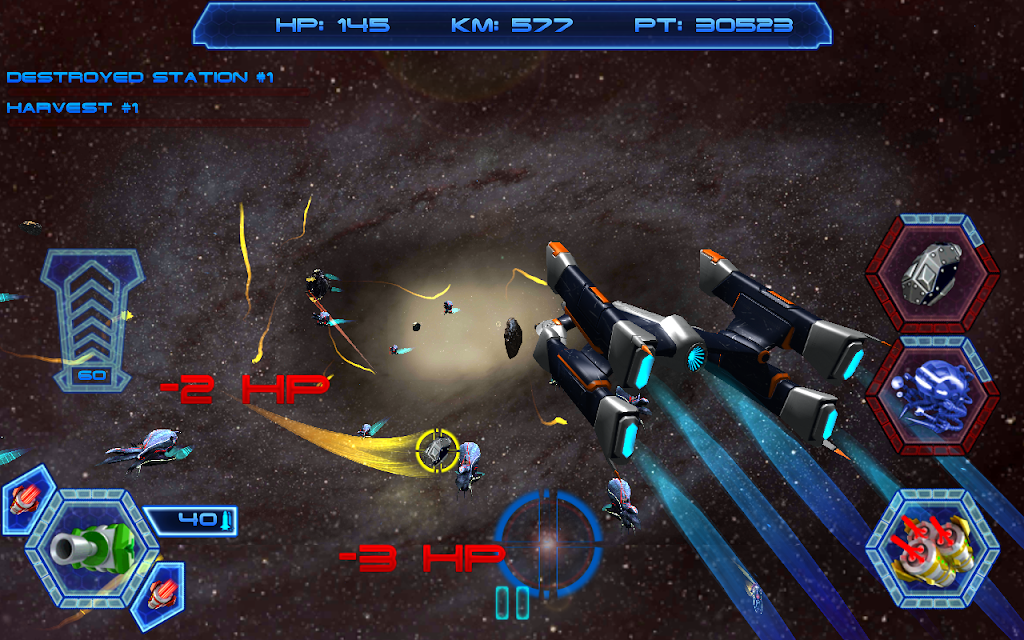The height and width of the screenshot is (640, 1024).
Task: Select the lower red rocket slot beside the cannon
Action: 159,591
